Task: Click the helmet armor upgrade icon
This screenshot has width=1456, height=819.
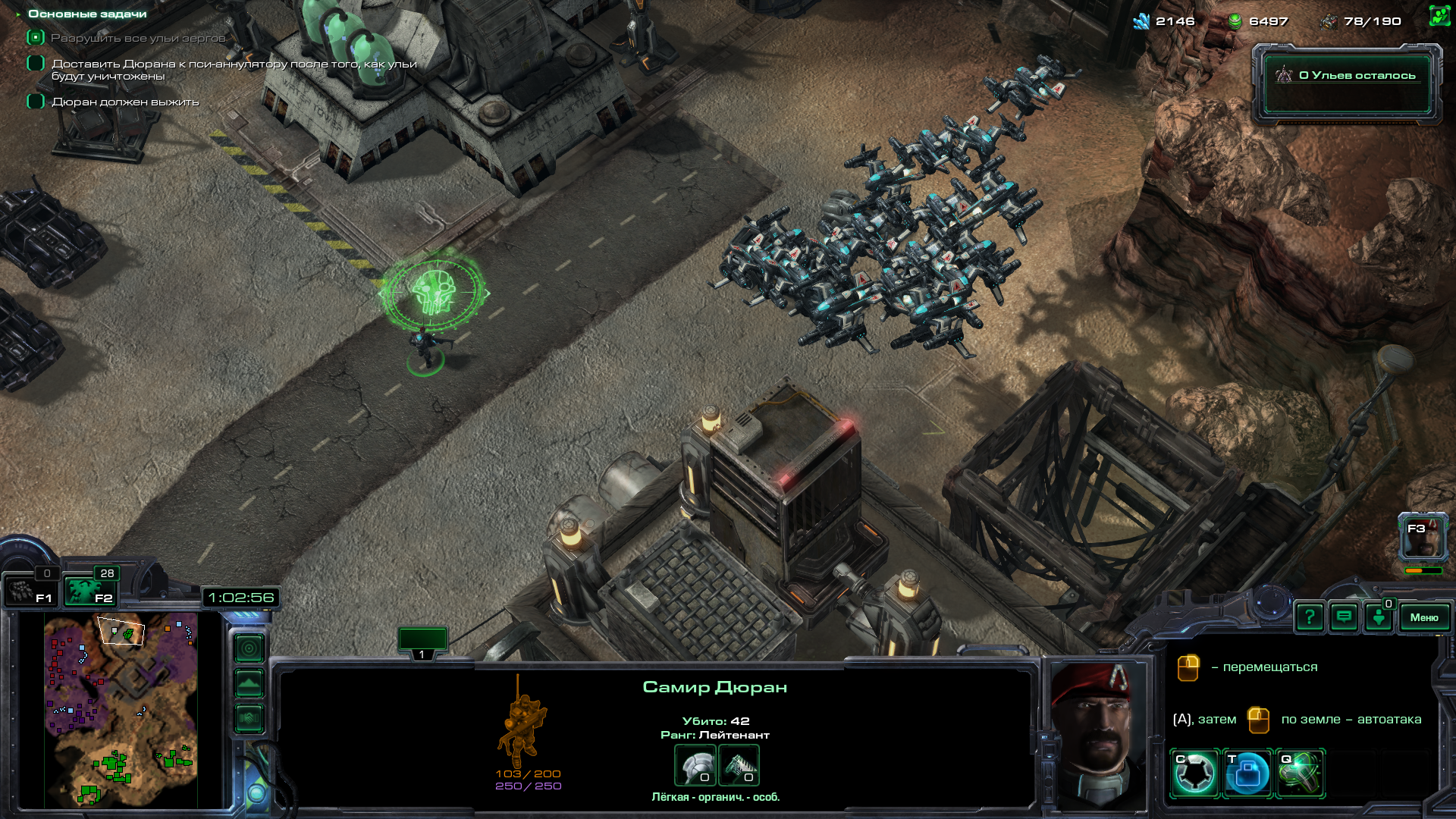Action: coord(695,765)
